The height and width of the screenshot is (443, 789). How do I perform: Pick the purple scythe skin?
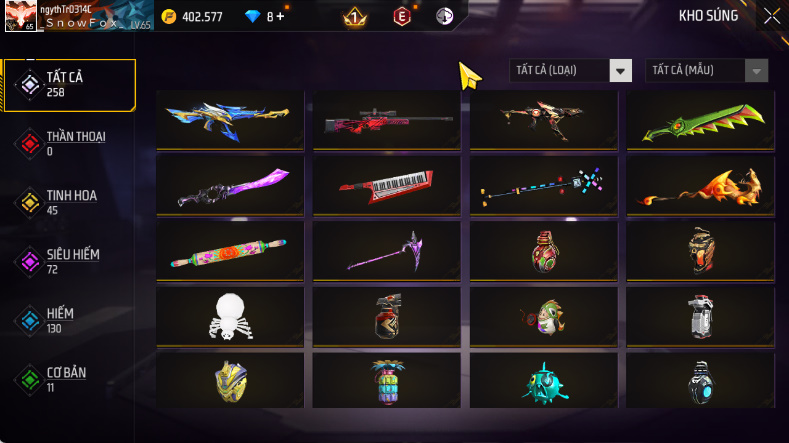(x=386, y=250)
